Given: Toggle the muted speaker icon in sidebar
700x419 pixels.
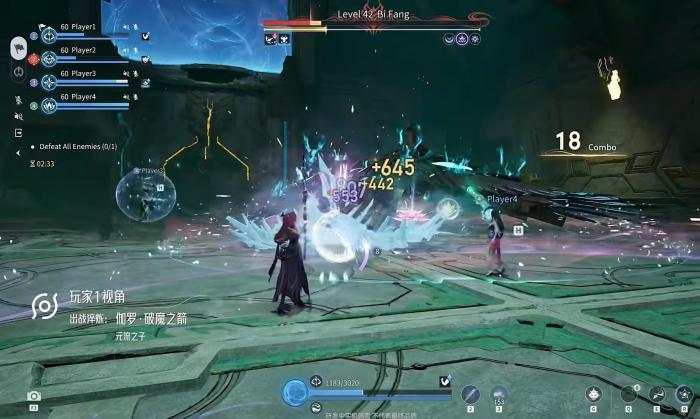Looking at the screenshot, I should (x=18, y=116).
